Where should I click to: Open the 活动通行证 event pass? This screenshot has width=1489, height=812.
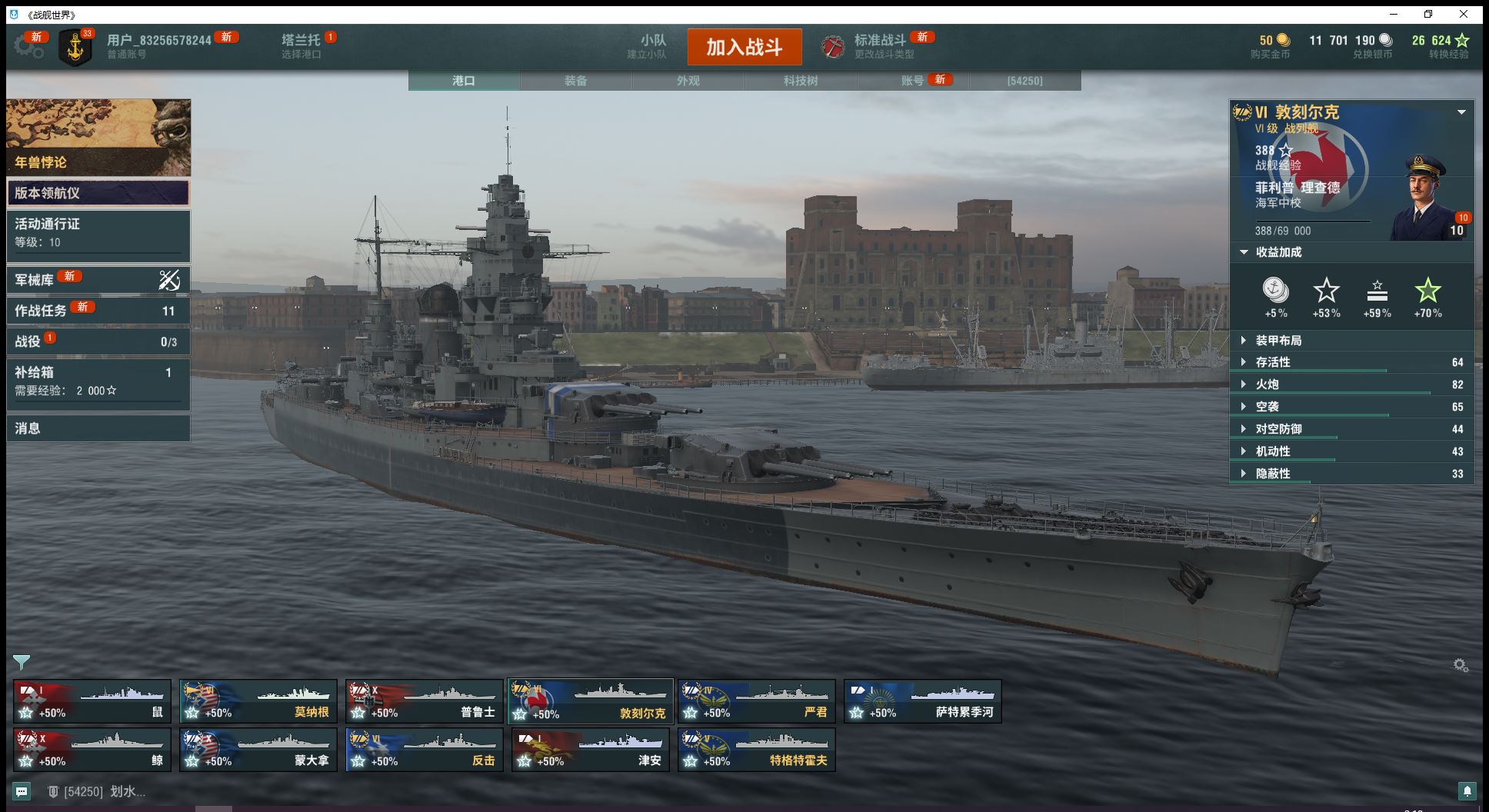[98, 232]
